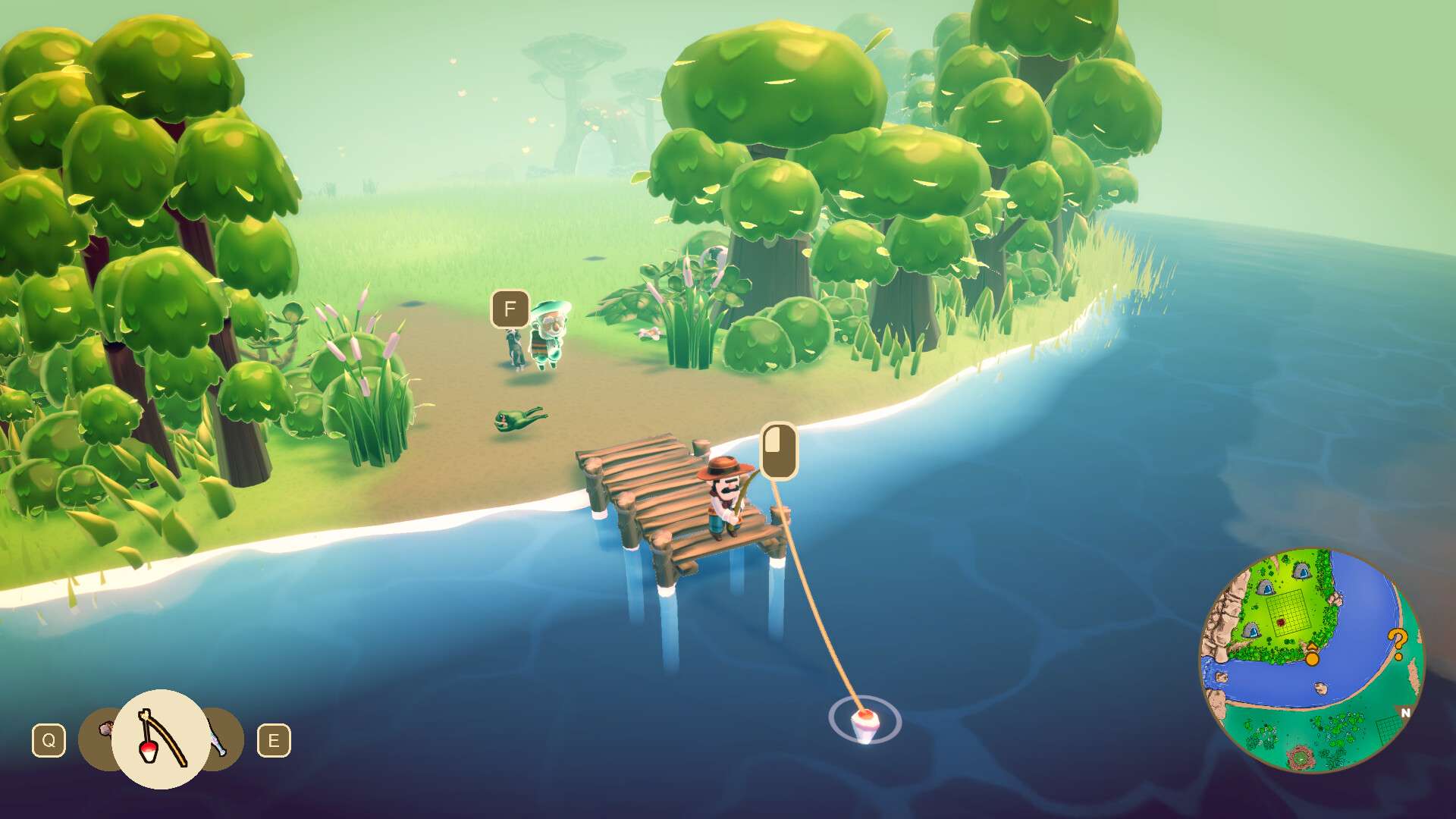The height and width of the screenshot is (819, 1456).
Task: Click the minimap's N compass indicator
Action: [x=1405, y=713]
